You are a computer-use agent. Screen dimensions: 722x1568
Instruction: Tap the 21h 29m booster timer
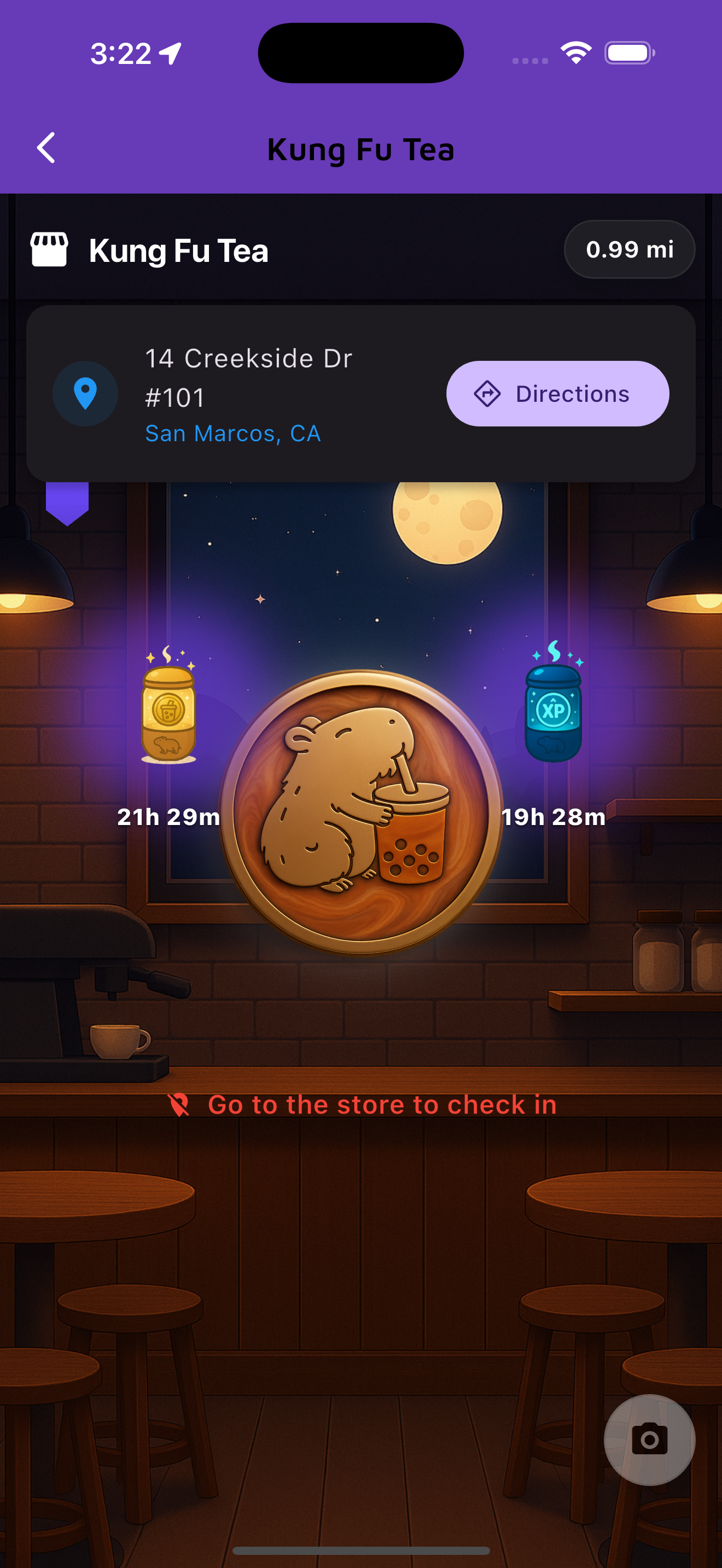coord(167,817)
